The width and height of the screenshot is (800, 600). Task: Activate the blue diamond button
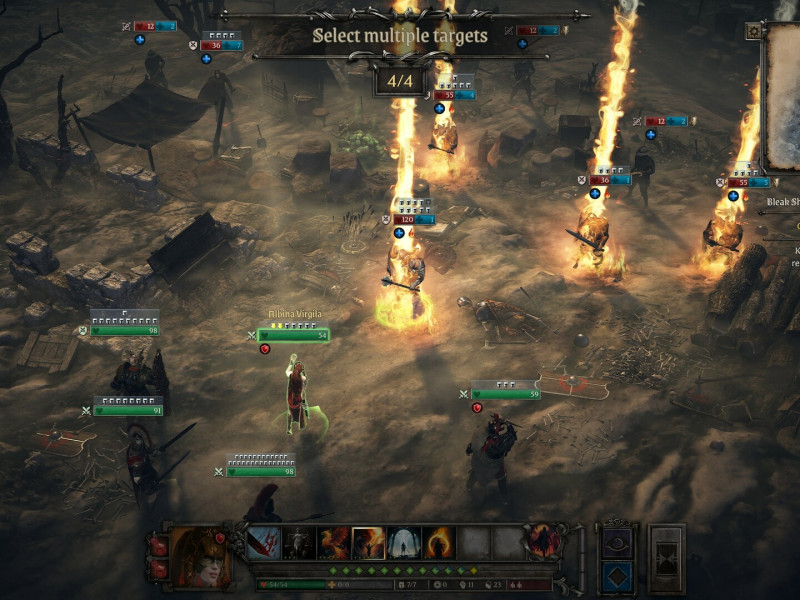point(616,577)
